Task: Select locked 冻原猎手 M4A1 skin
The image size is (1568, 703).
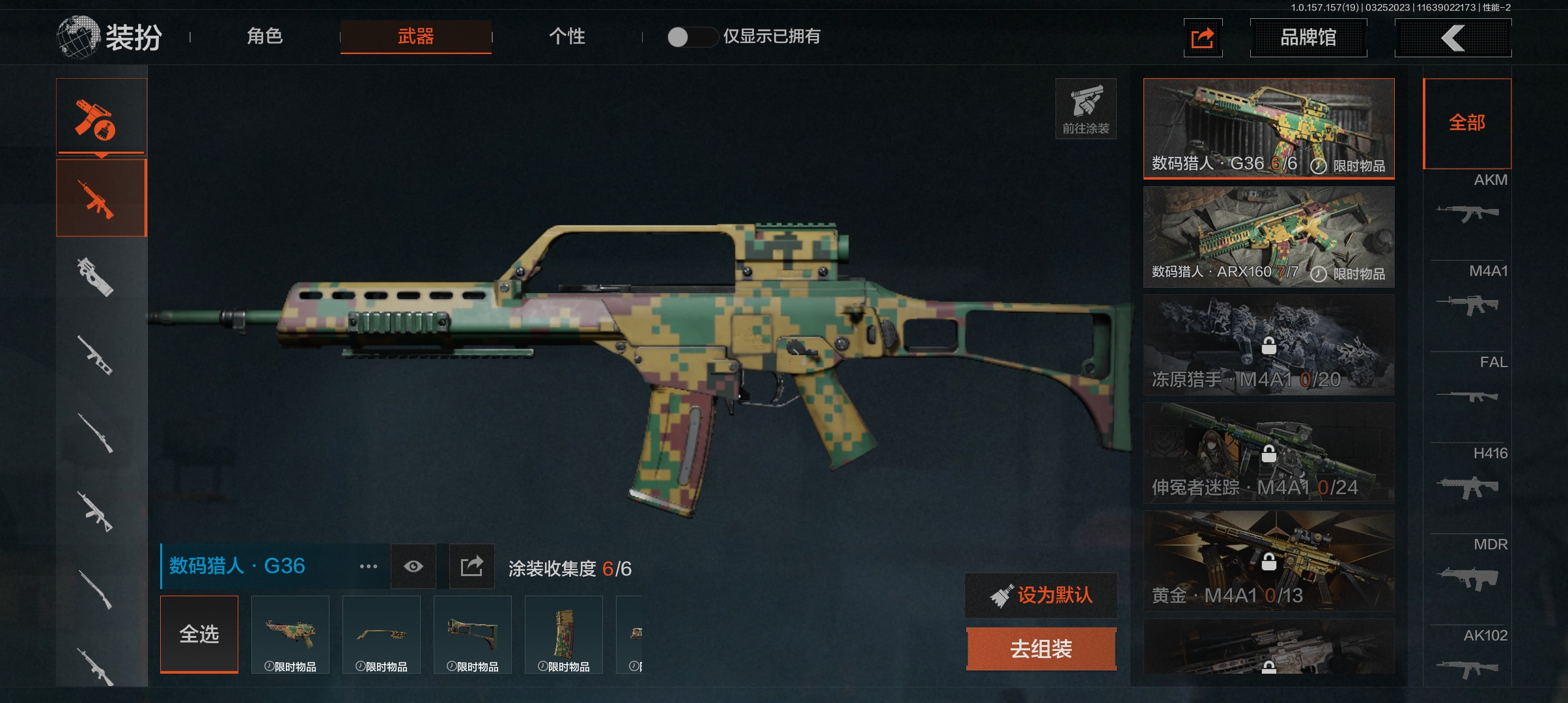Action: coord(1268,344)
